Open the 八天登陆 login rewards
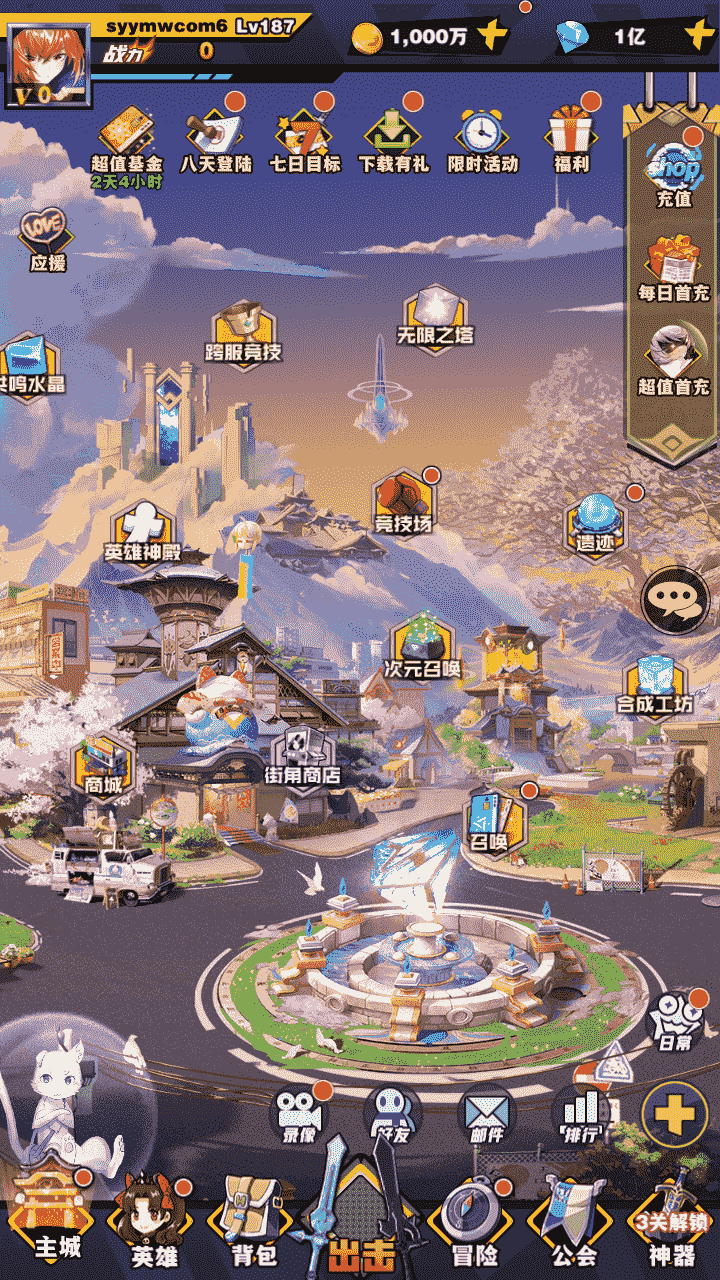The height and width of the screenshot is (1280, 720). [215, 138]
